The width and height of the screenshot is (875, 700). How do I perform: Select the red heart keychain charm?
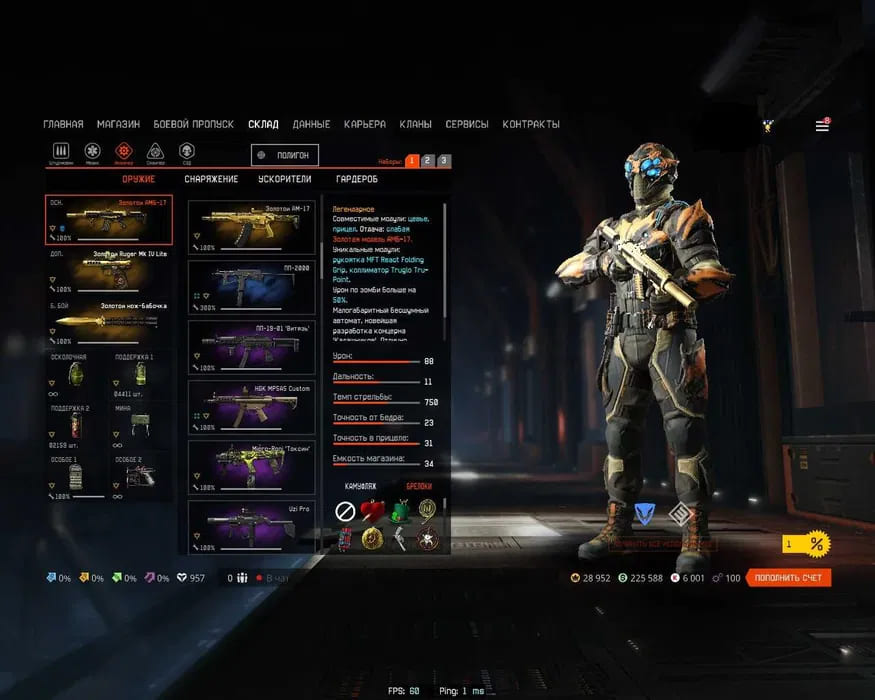(373, 510)
